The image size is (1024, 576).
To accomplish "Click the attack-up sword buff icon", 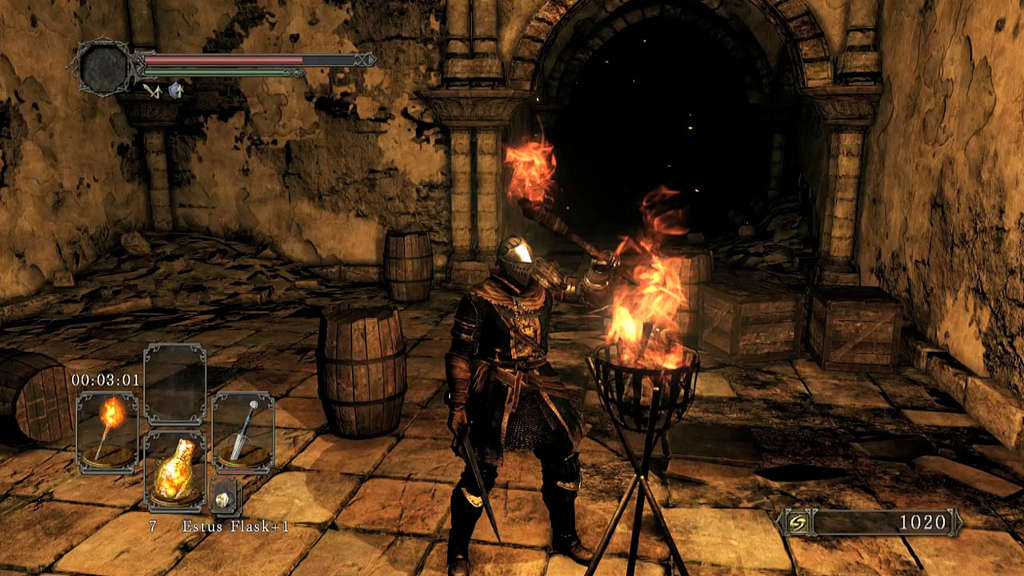I will (x=152, y=91).
